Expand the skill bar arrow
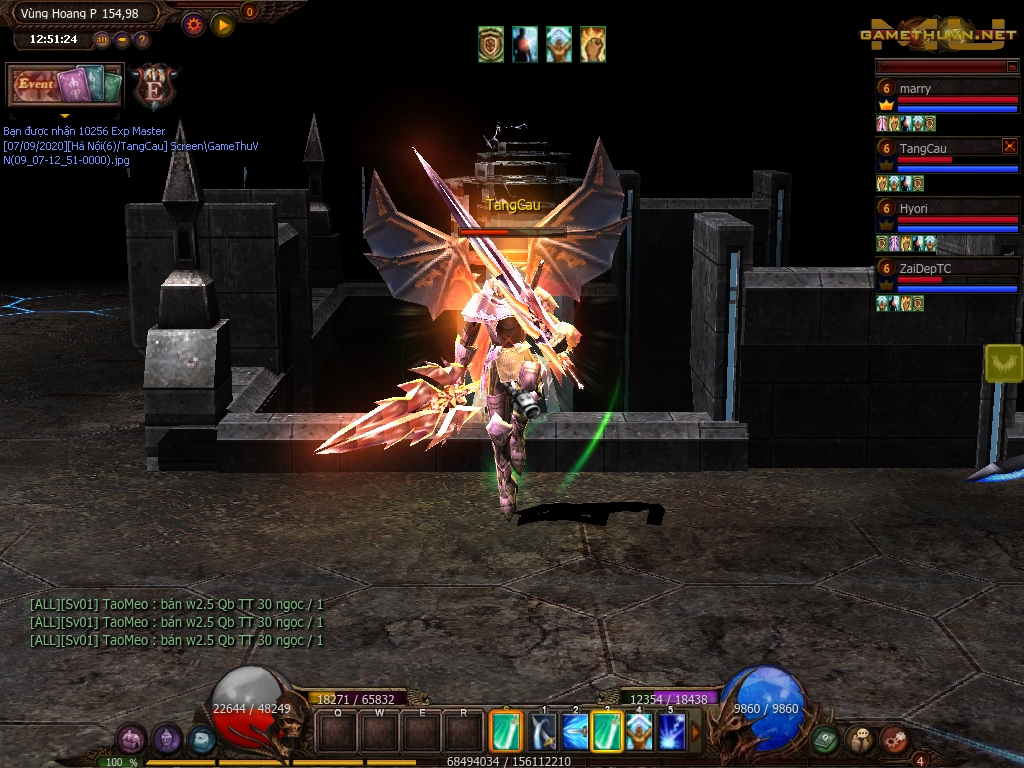 click(x=697, y=732)
